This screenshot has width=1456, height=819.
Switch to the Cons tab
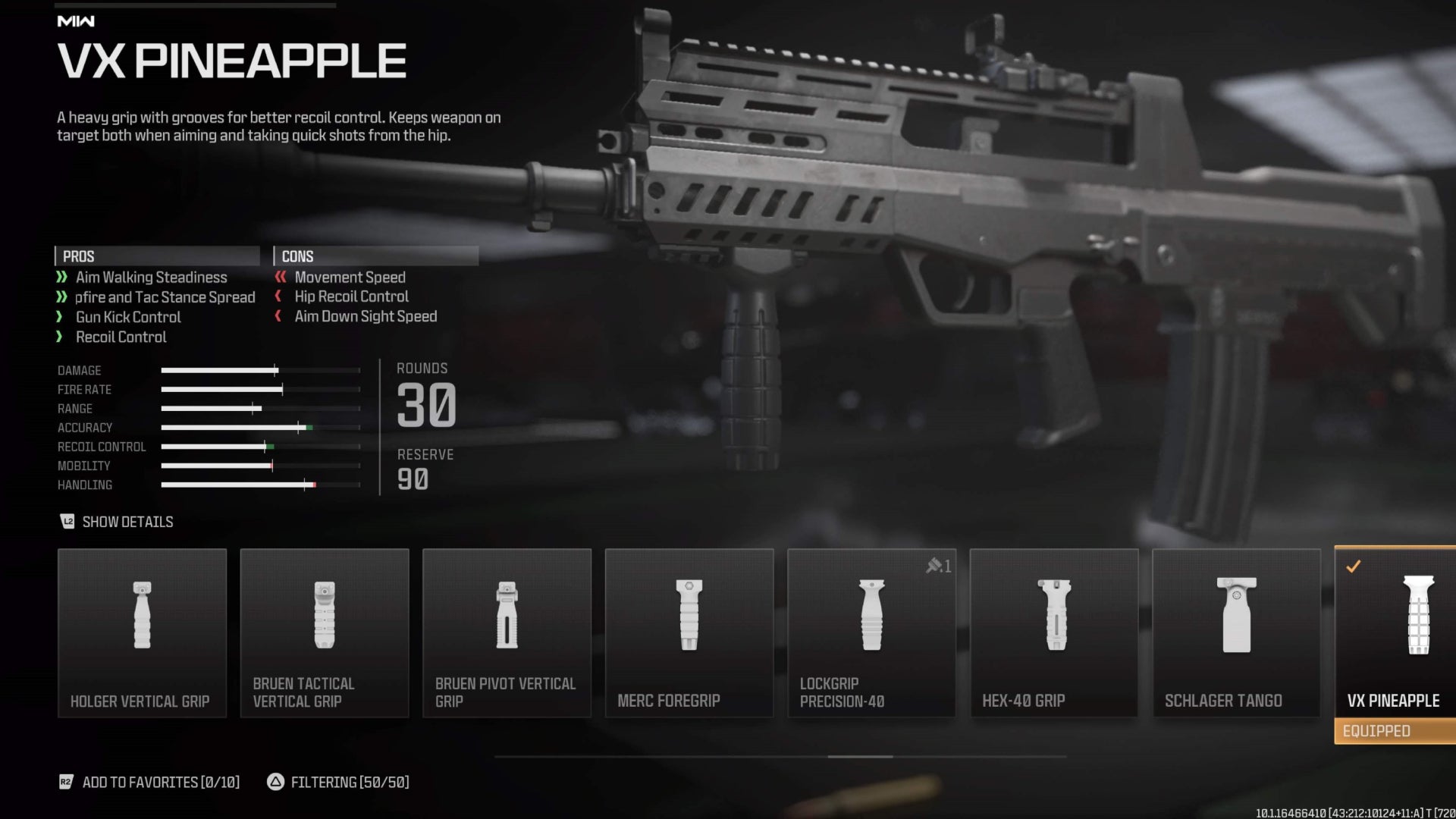tap(375, 256)
